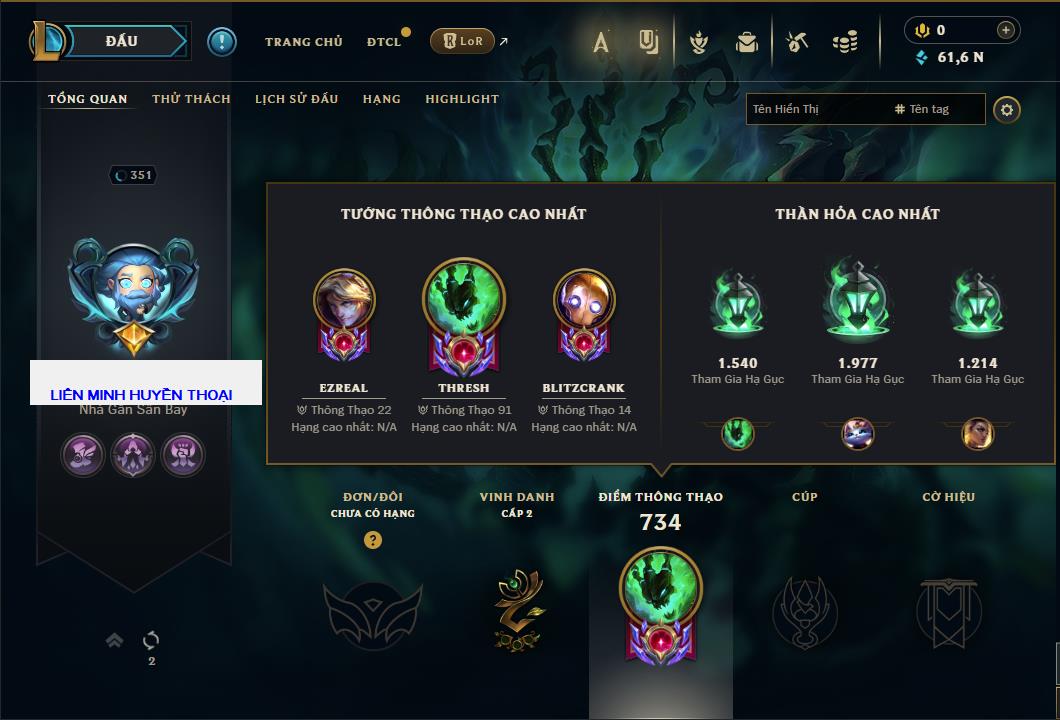Click the Tên Hiển Thị search field
The width and height of the screenshot is (1060, 720).
[x=815, y=109]
